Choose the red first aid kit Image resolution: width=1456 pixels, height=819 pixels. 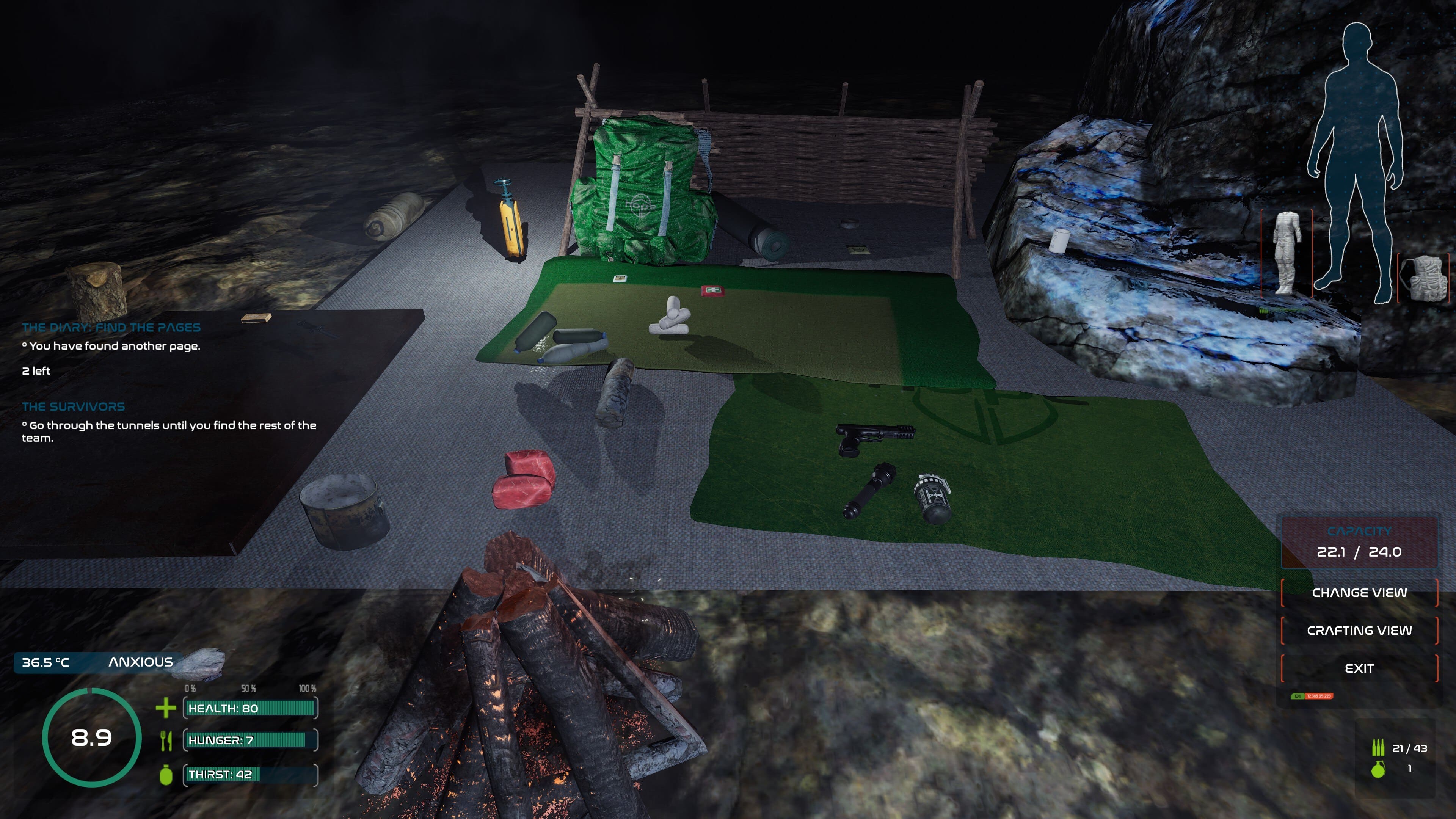[713, 290]
